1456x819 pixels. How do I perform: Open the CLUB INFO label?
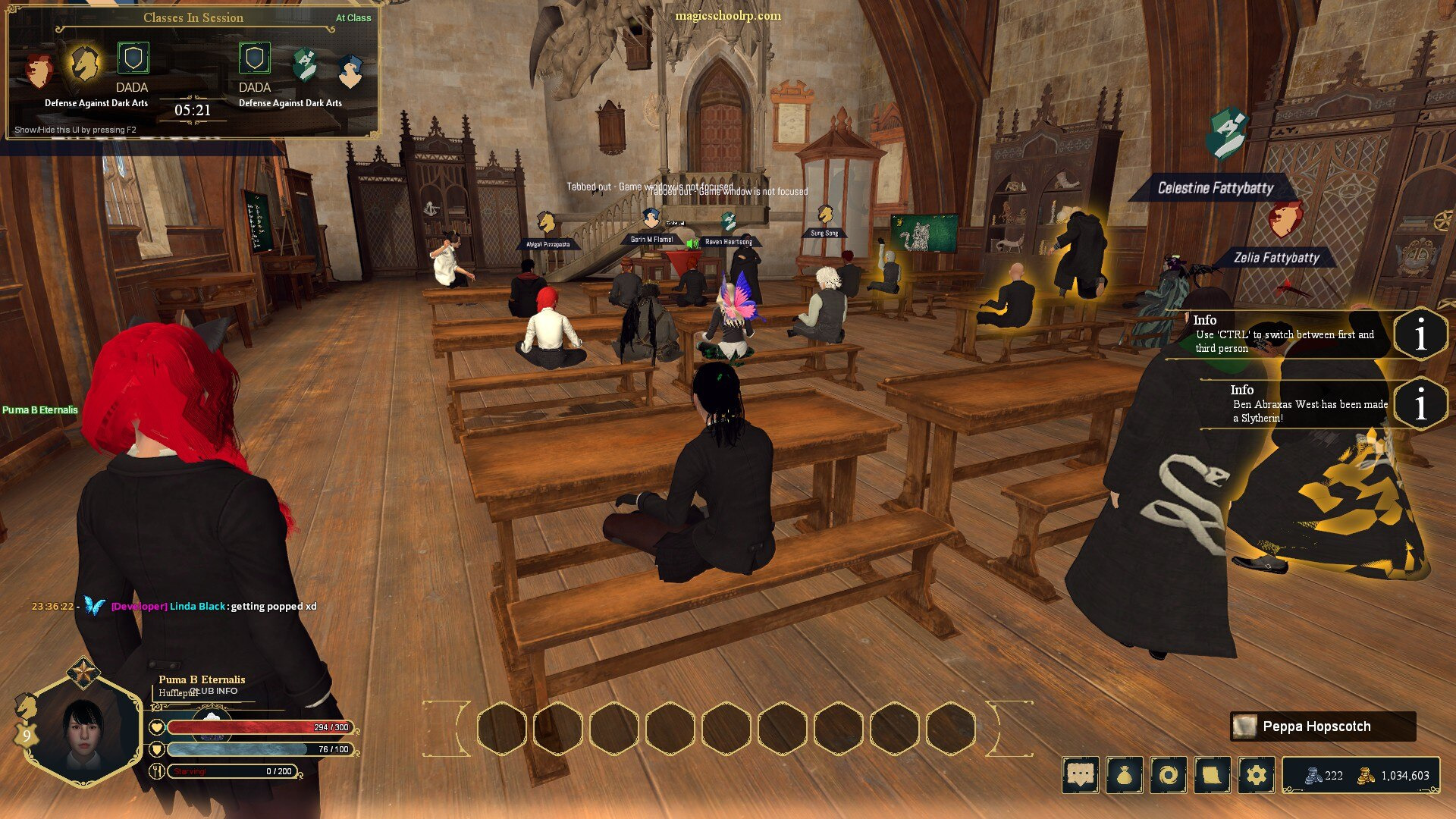tap(214, 691)
